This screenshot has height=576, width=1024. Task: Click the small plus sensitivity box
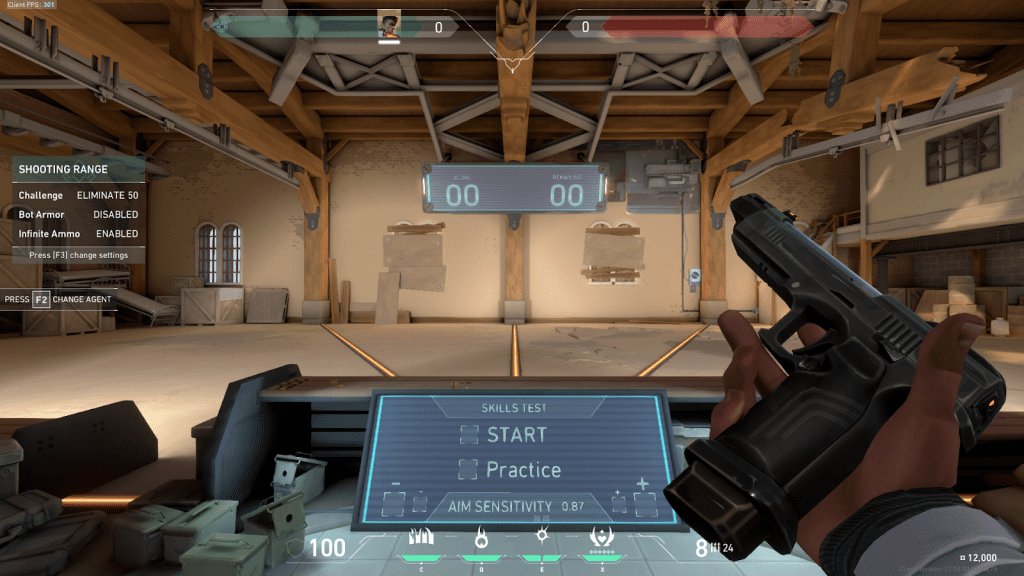[618, 503]
